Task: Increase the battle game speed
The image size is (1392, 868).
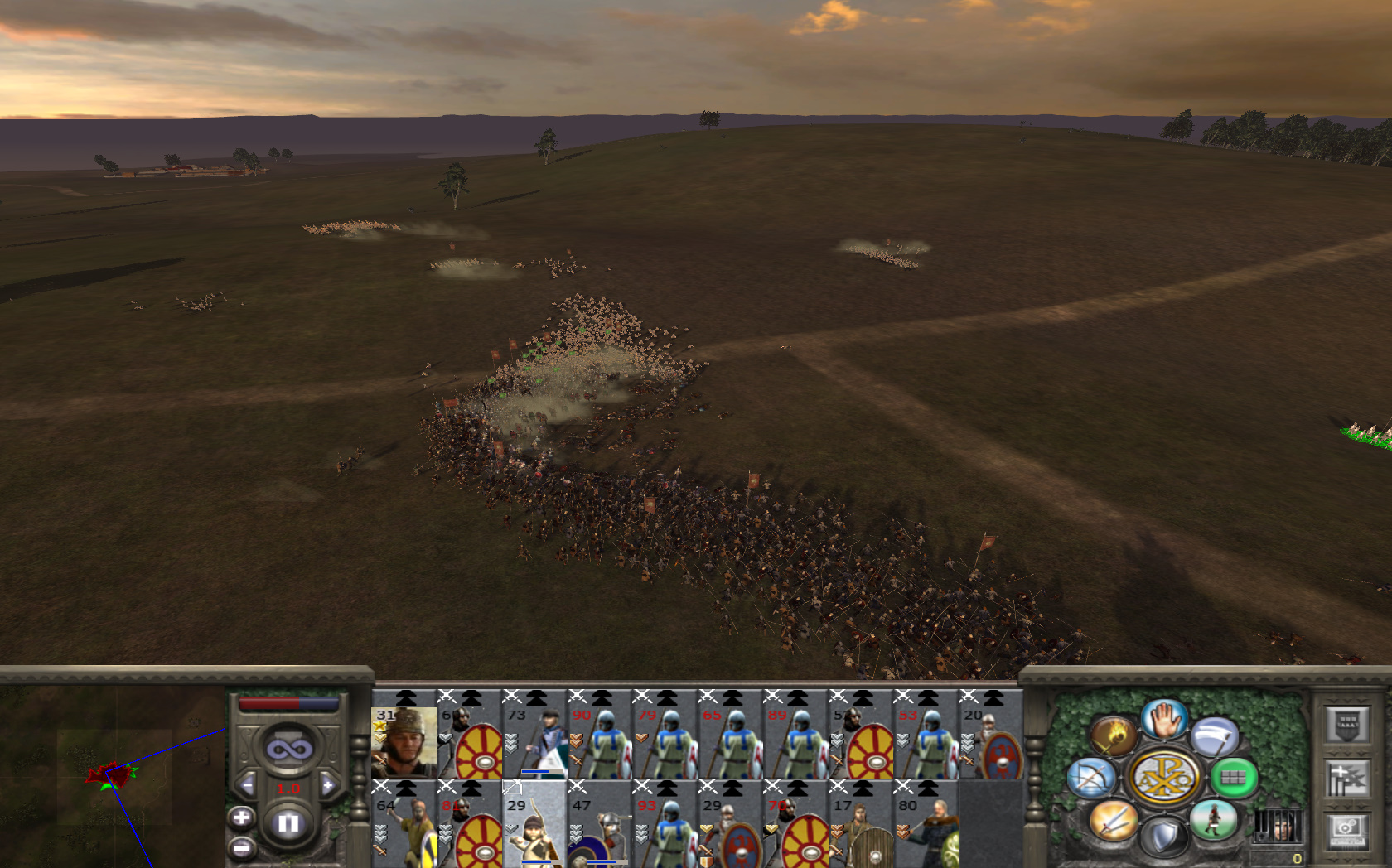Action: (x=328, y=785)
